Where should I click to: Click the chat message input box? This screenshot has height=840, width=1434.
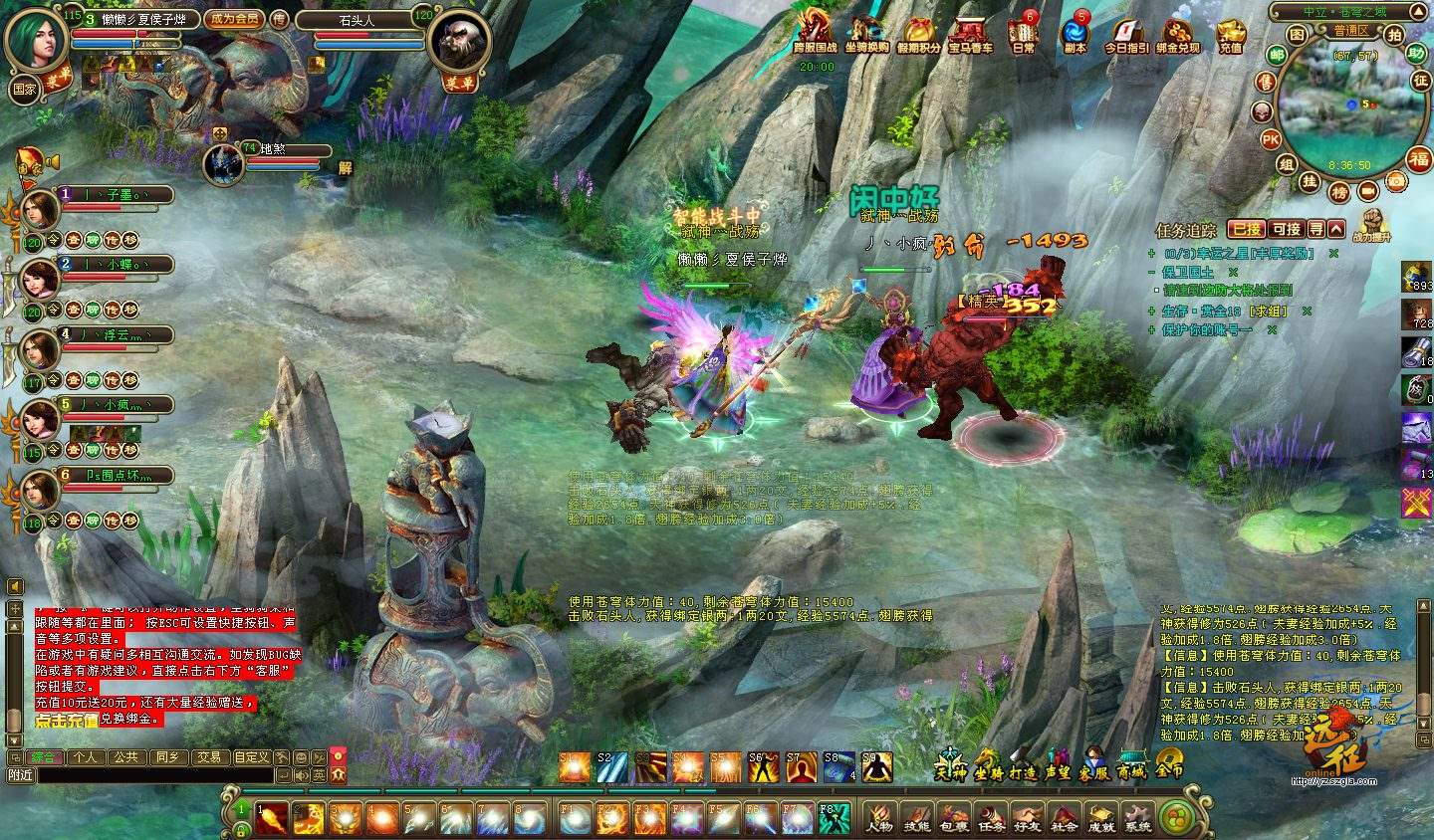click(139, 775)
